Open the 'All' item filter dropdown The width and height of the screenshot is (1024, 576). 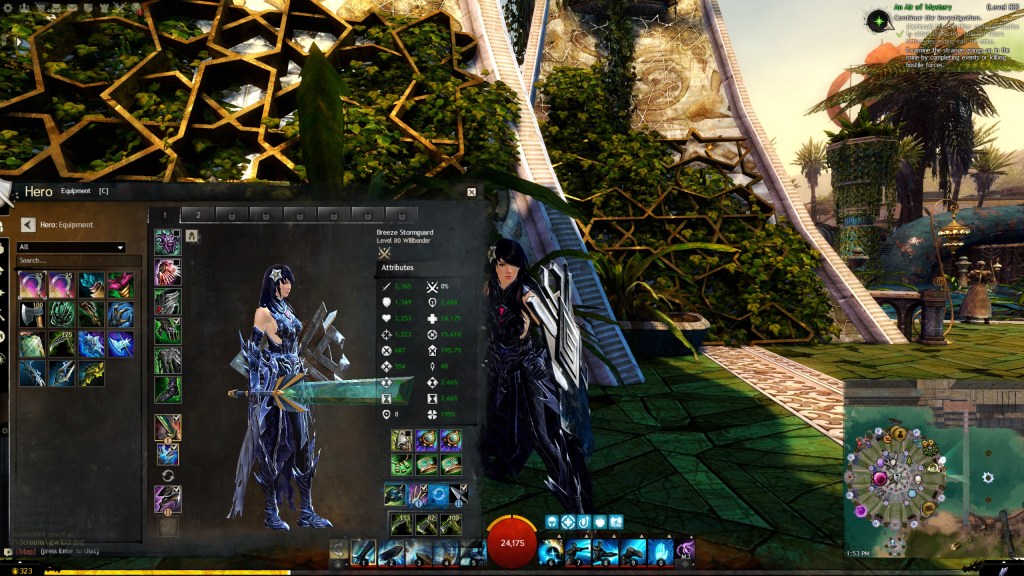point(71,247)
